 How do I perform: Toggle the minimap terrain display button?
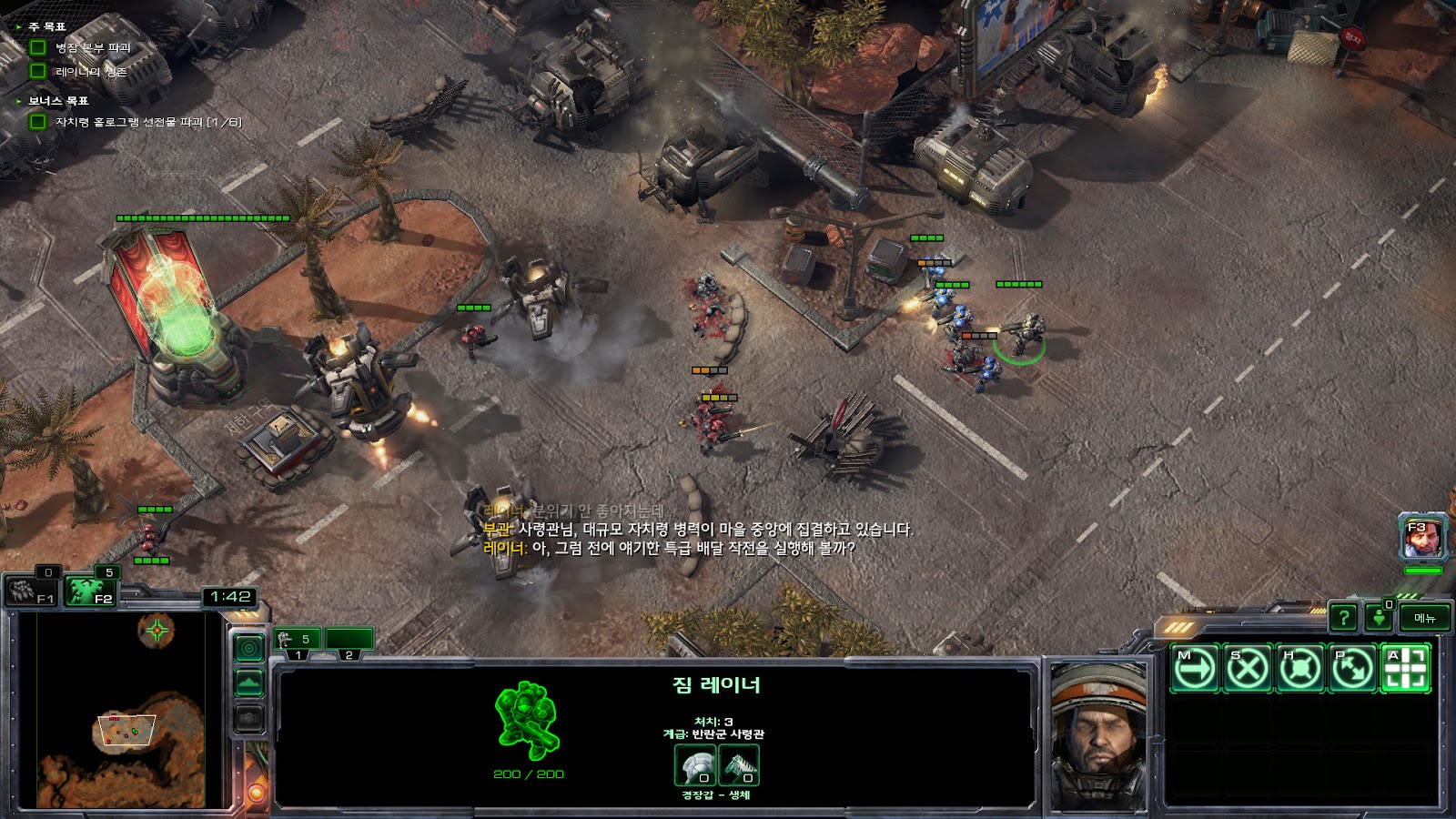[x=249, y=682]
